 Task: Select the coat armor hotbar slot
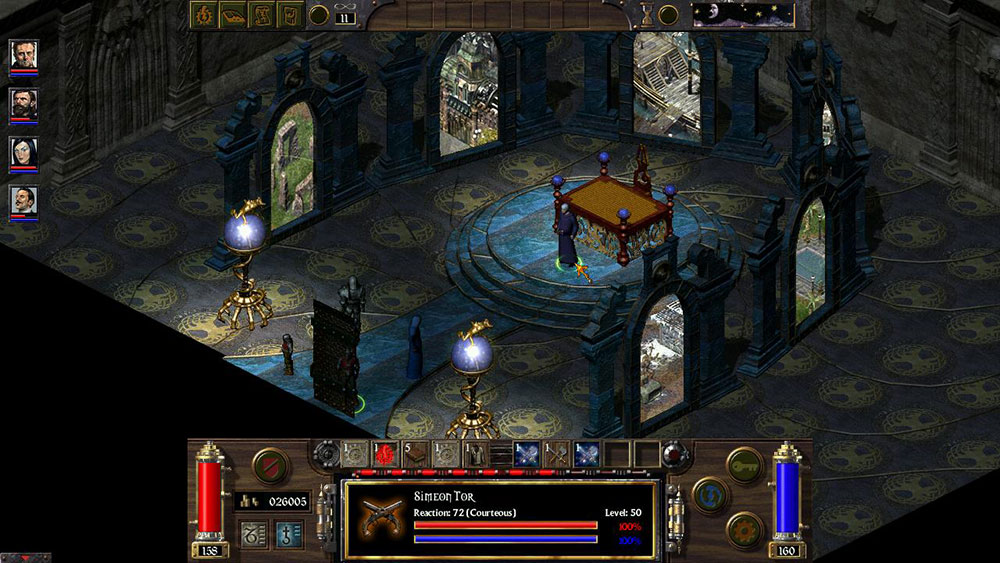click(x=472, y=454)
